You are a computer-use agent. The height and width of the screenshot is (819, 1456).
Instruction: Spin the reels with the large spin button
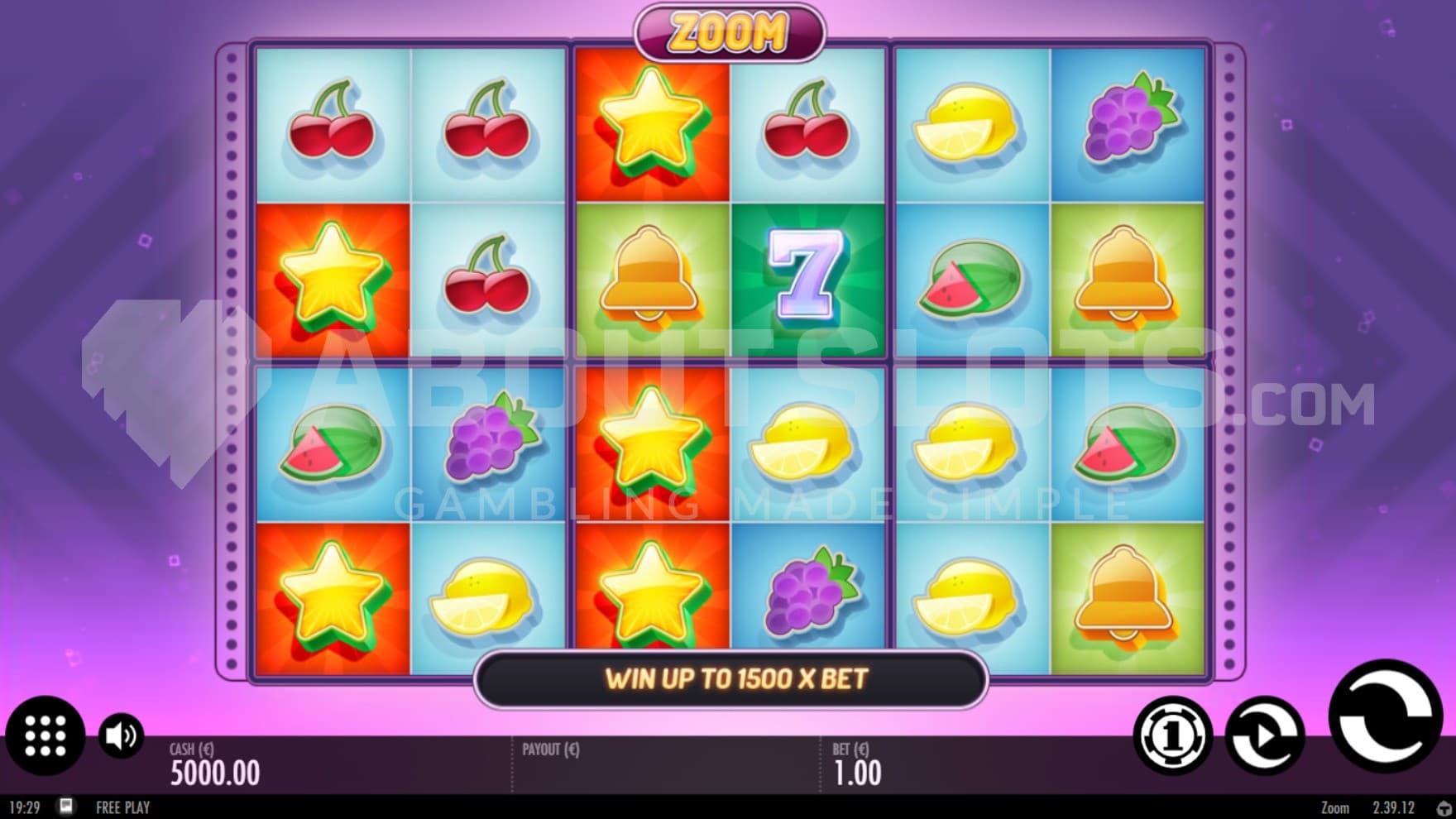coord(1385,716)
